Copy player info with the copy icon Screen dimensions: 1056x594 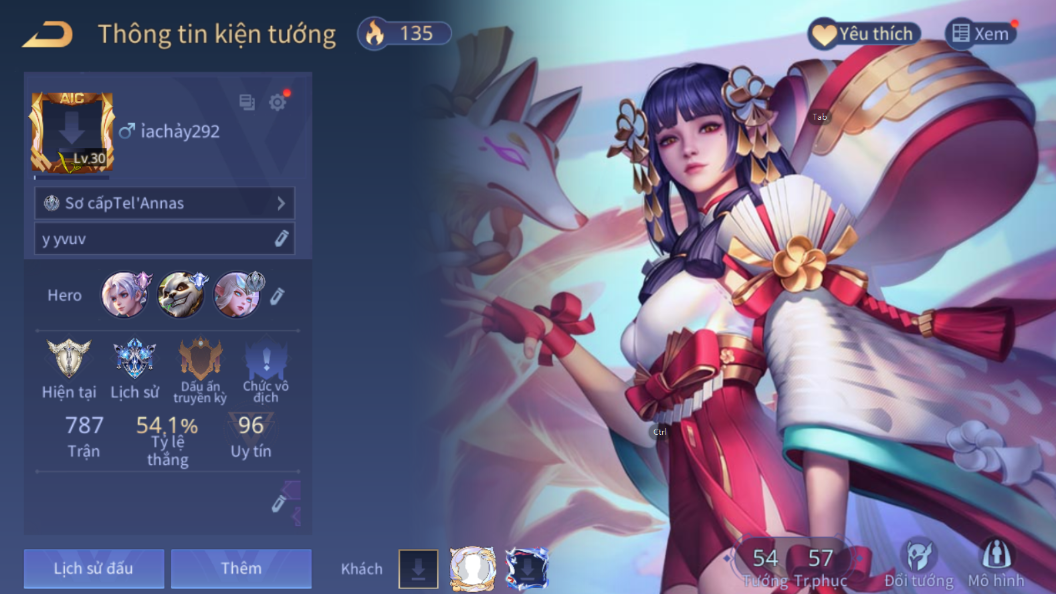coord(247,101)
